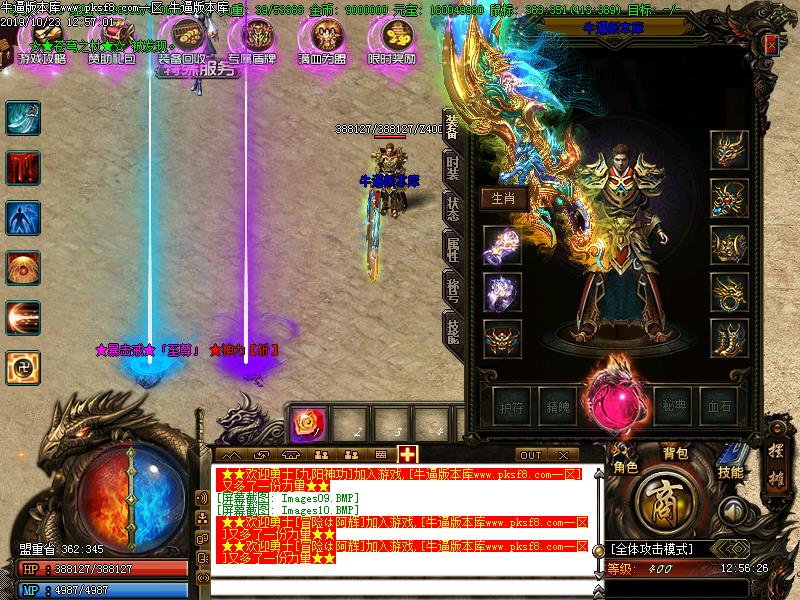Close the character equipment panel
Viewport: 800px width, 600px height.
point(771,44)
